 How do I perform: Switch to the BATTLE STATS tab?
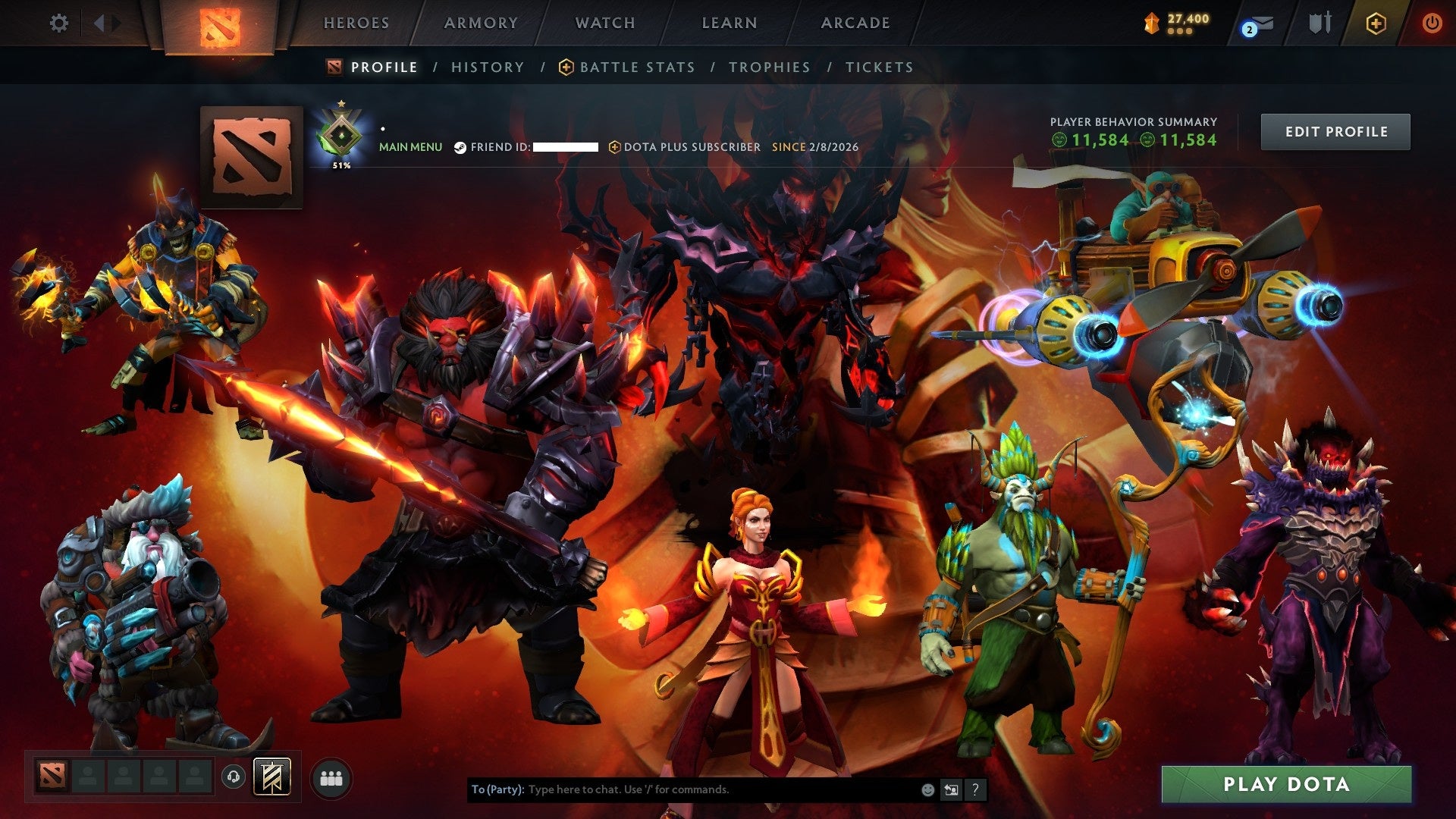[635, 67]
